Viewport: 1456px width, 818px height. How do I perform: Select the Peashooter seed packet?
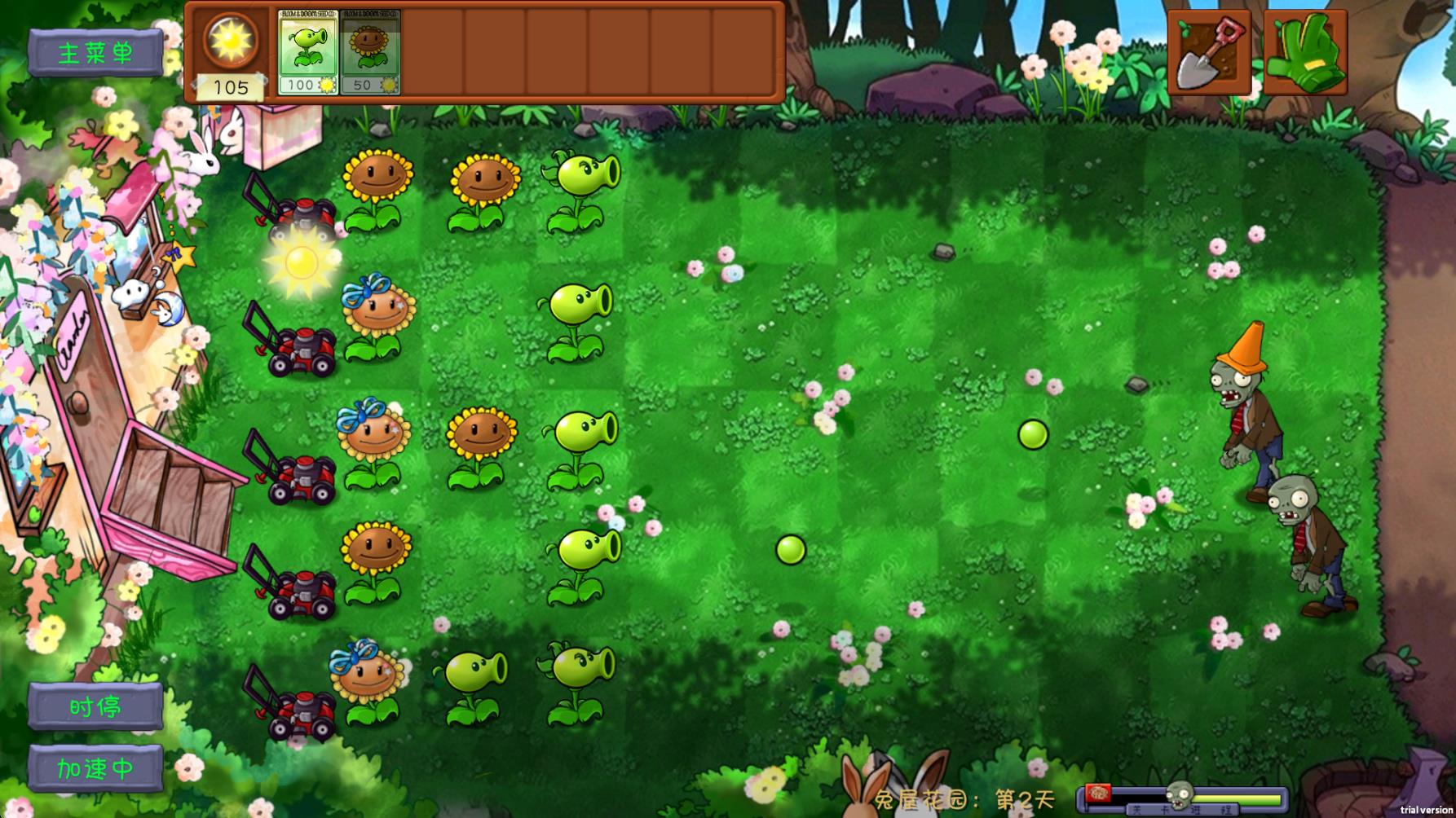308,51
